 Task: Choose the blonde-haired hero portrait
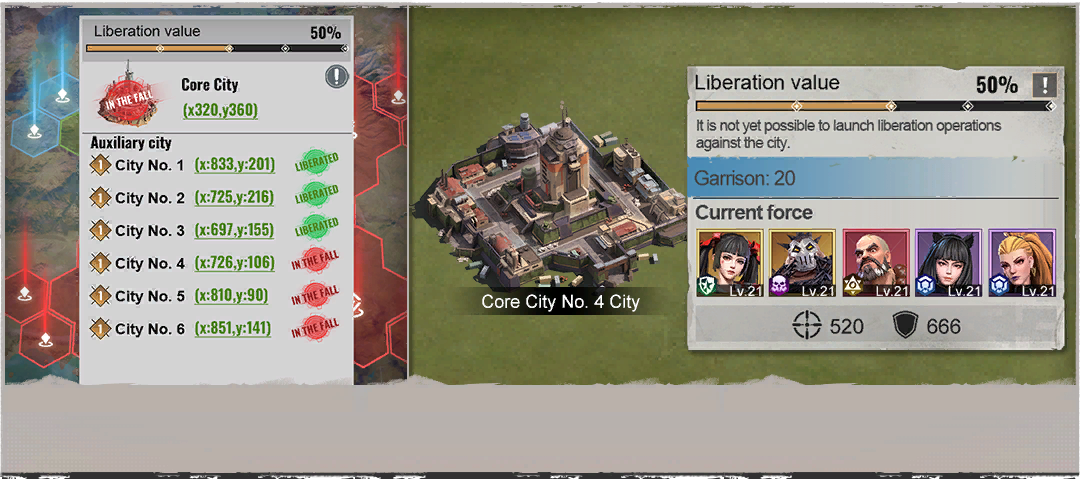click(1022, 263)
